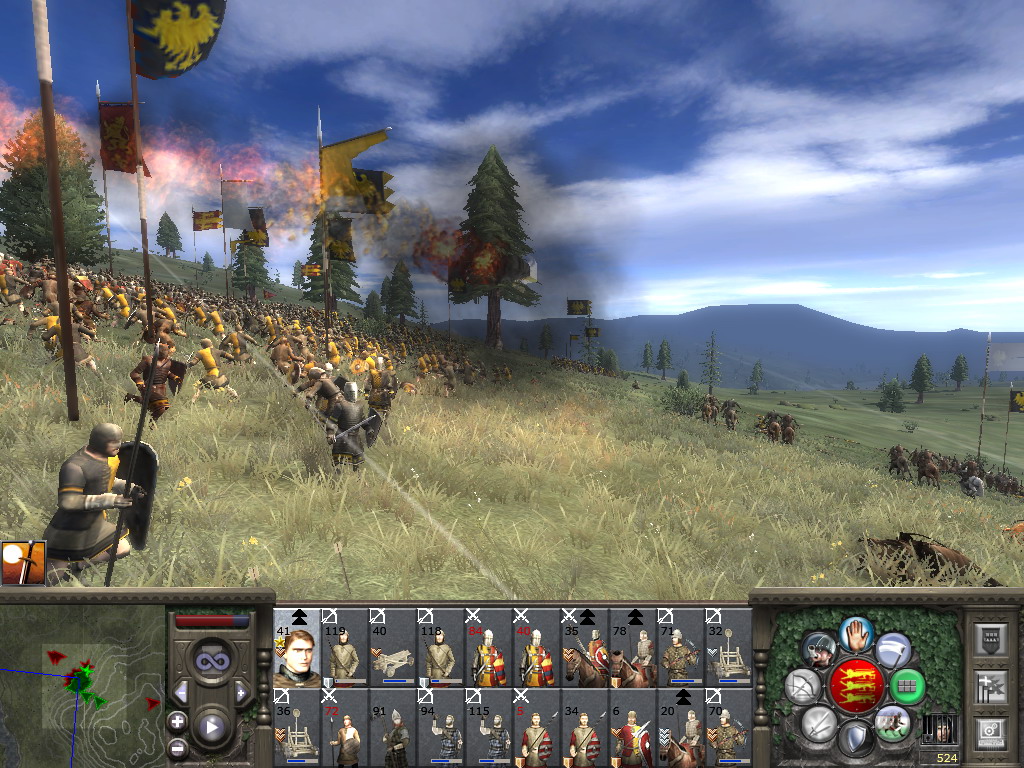This screenshot has width=1024, height=768.
Task: Select the cavalry unit card with 78 men
Action: click(633, 648)
